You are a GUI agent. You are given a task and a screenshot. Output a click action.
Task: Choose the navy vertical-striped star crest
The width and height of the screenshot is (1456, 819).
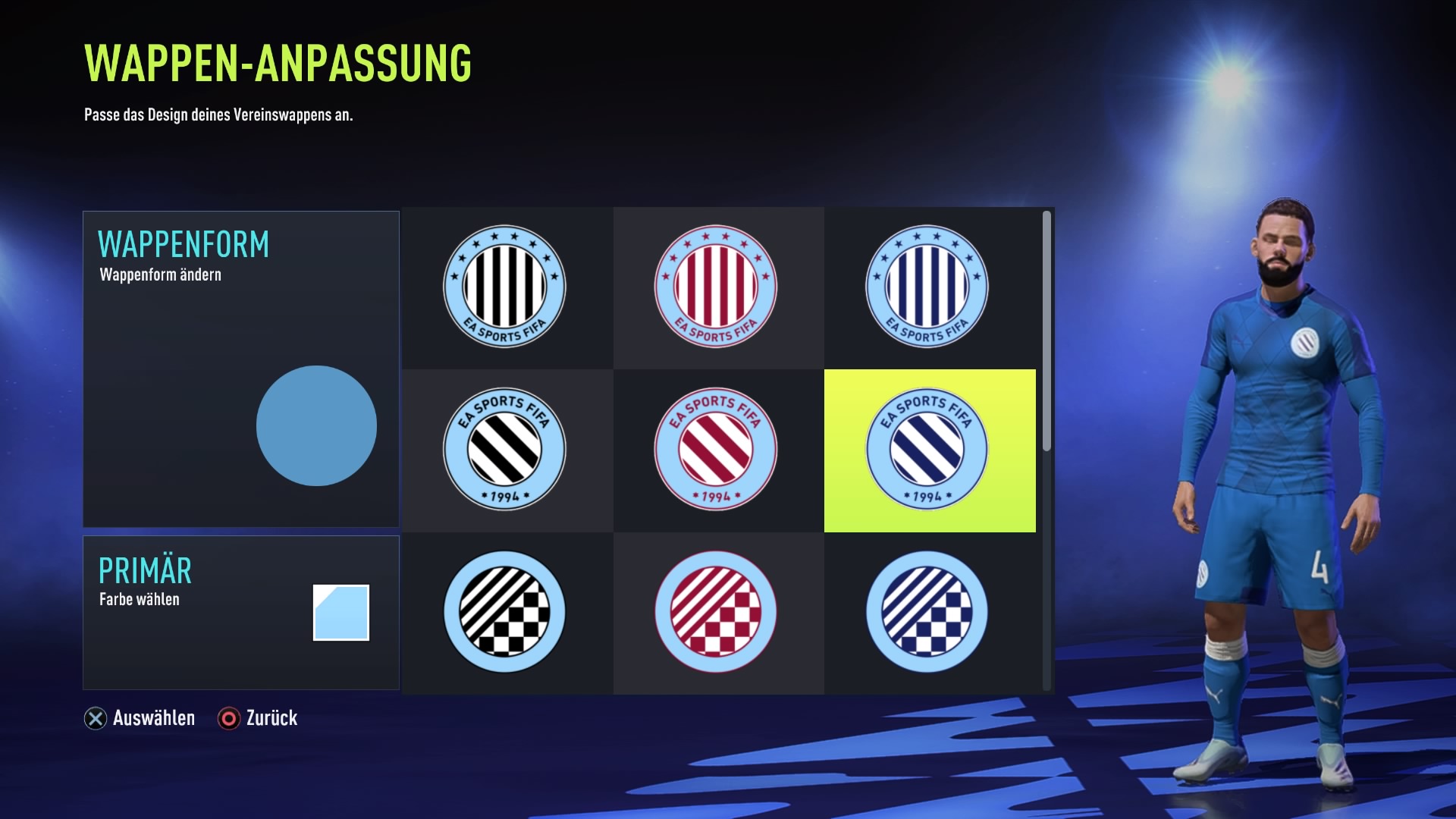(927, 287)
